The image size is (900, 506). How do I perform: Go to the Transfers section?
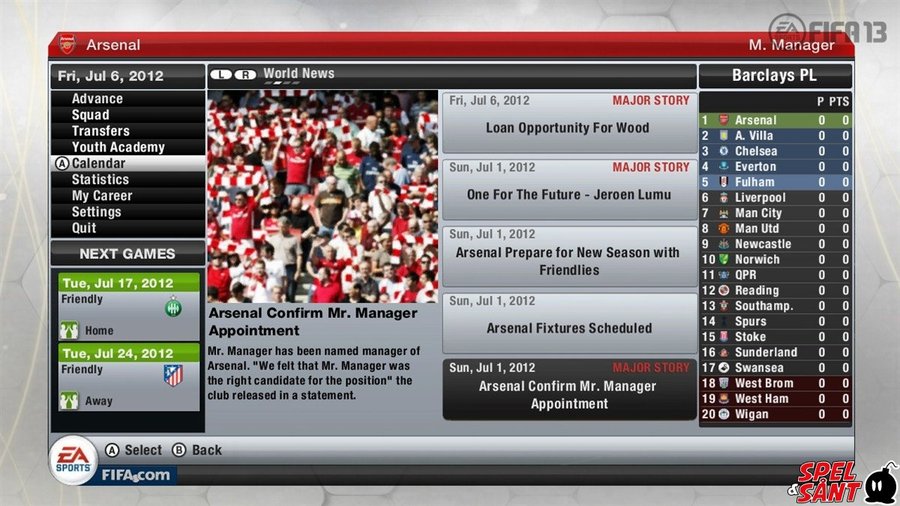pyautogui.click(x=100, y=131)
